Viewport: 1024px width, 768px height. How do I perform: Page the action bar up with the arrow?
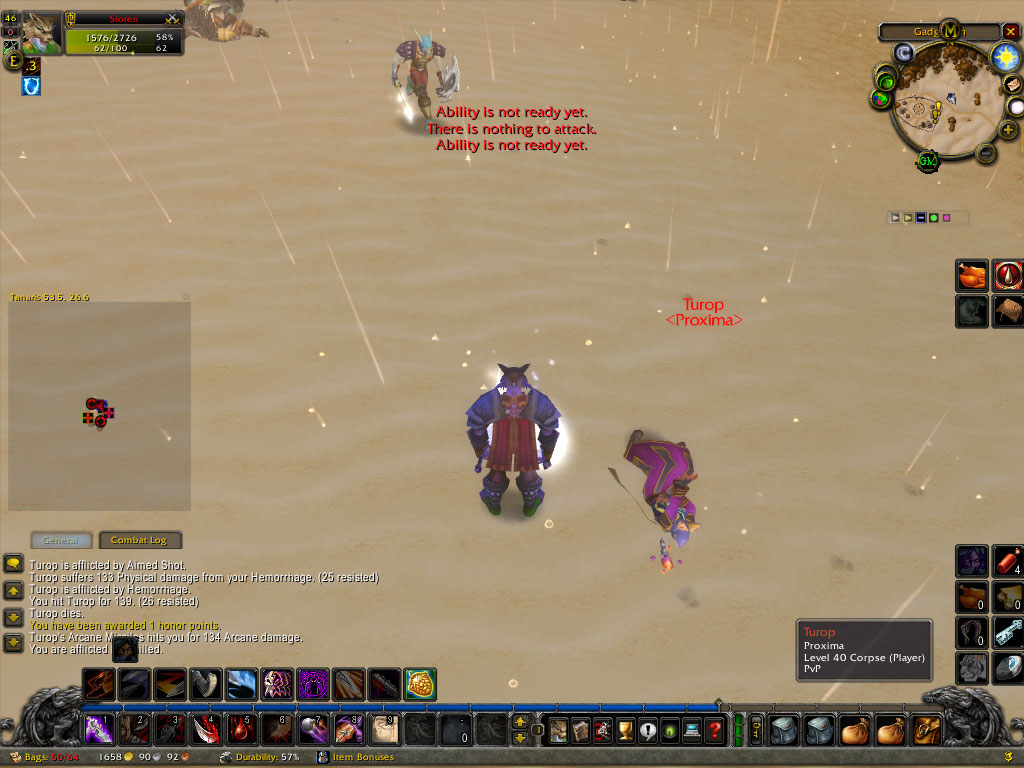520,721
